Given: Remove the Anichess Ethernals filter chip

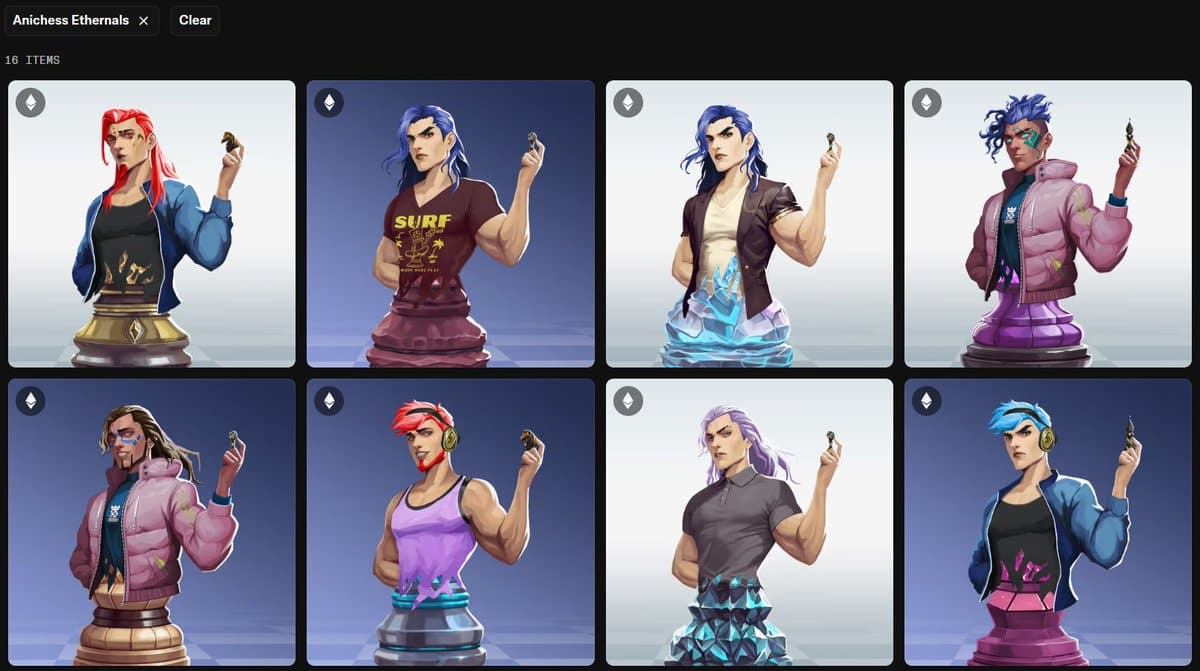Looking at the screenshot, I should click(x=144, y=21).
